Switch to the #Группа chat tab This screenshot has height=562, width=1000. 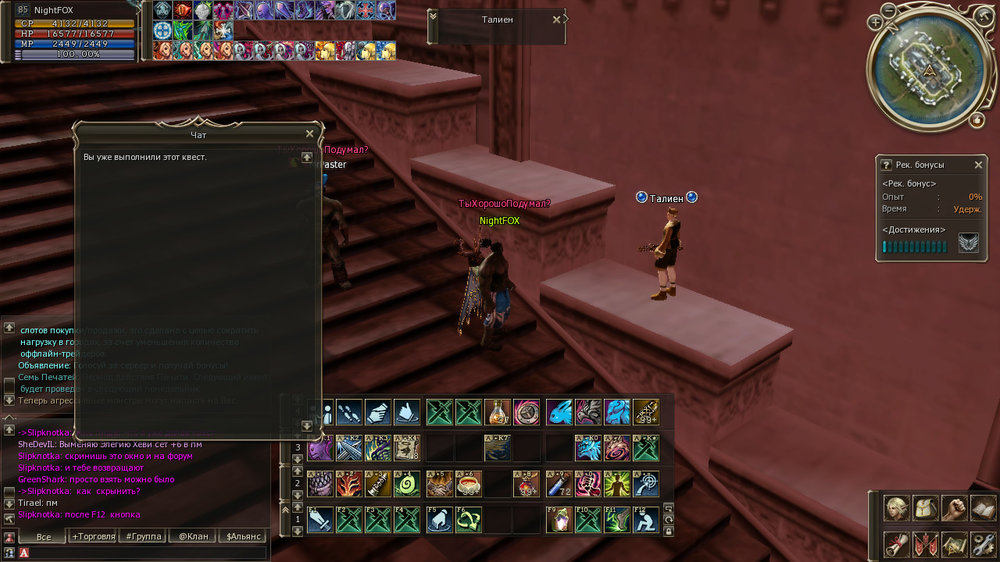(x=144, y=537)
